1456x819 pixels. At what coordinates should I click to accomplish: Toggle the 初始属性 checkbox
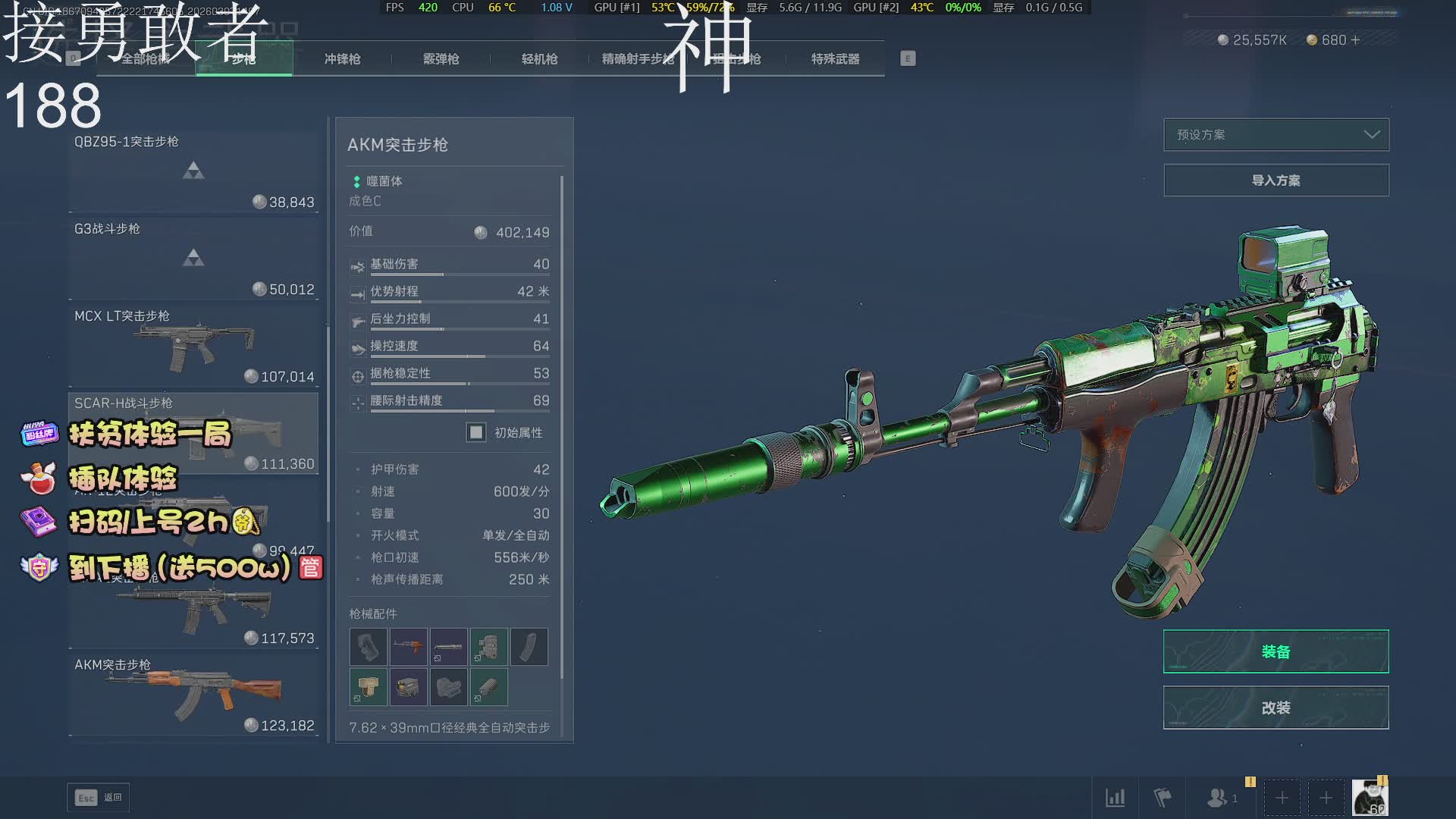point(476,432)
